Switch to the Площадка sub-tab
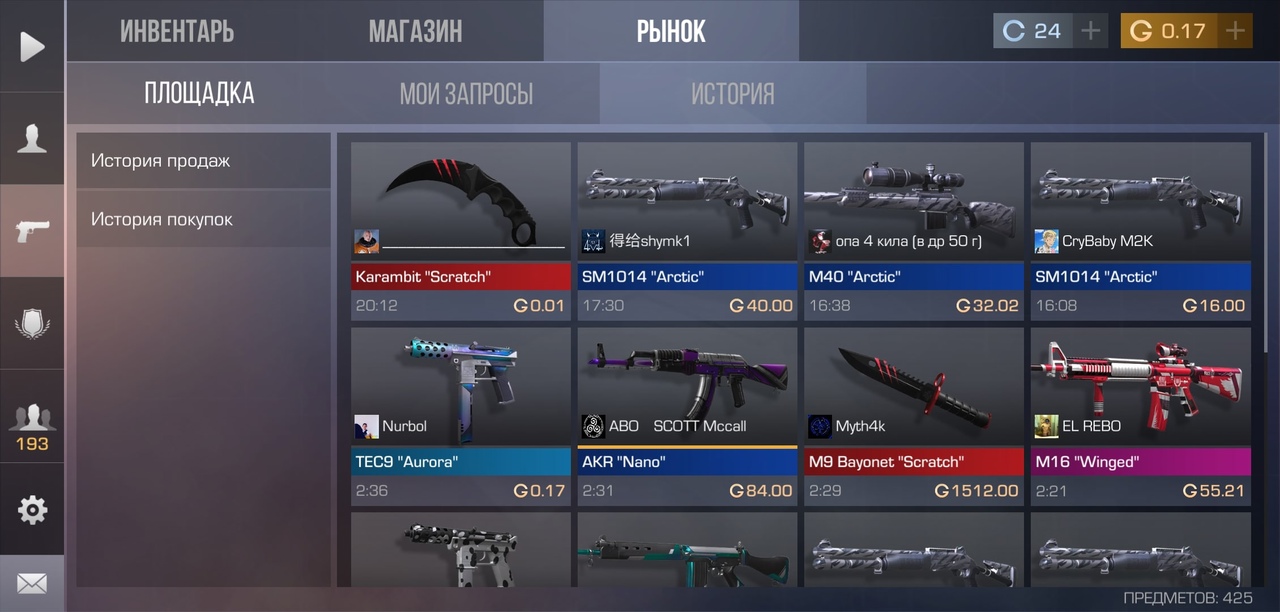The image size is (1280, 612). tap(199, 94)
